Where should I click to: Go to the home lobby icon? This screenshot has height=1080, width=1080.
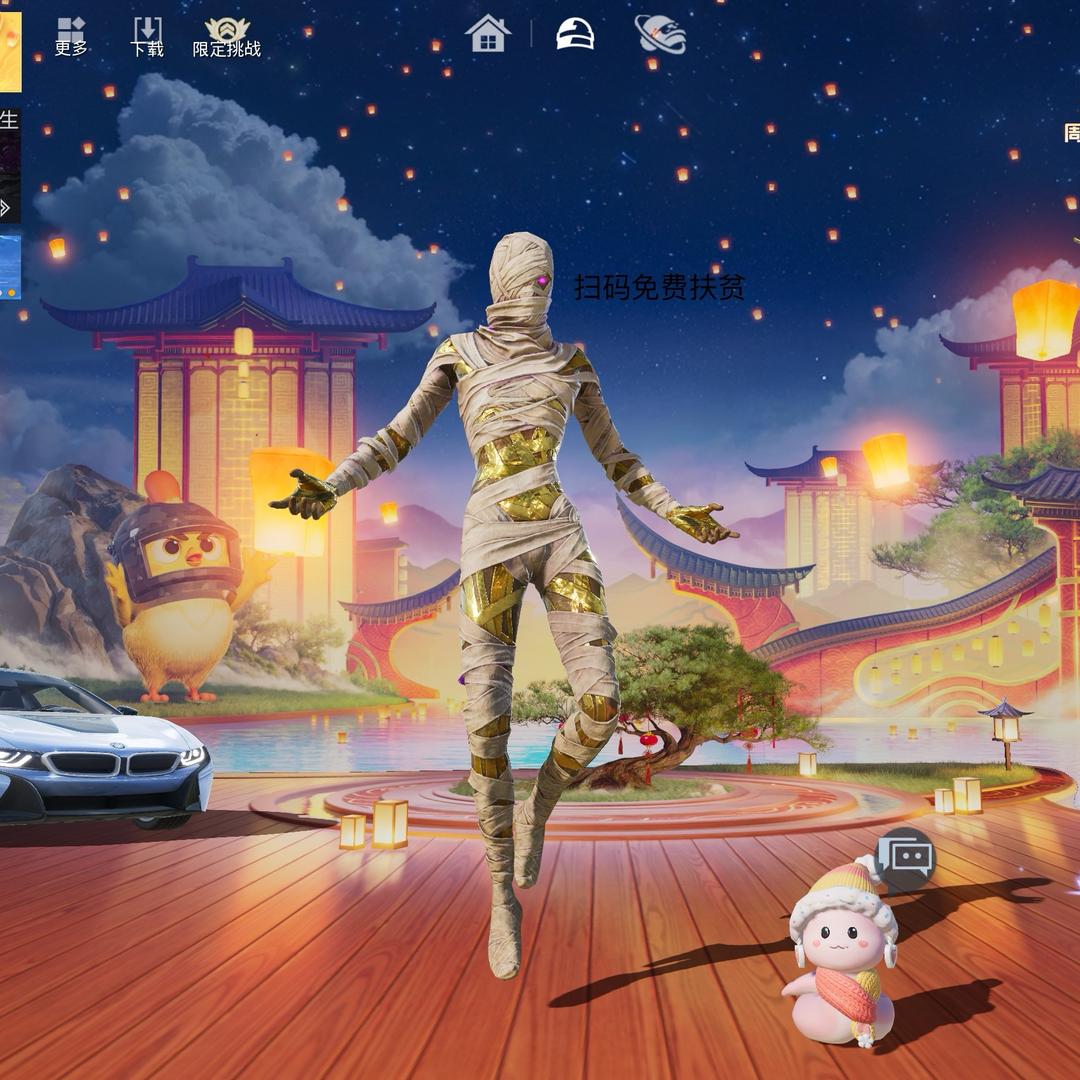pyautogui.click(x=488, y=34)
